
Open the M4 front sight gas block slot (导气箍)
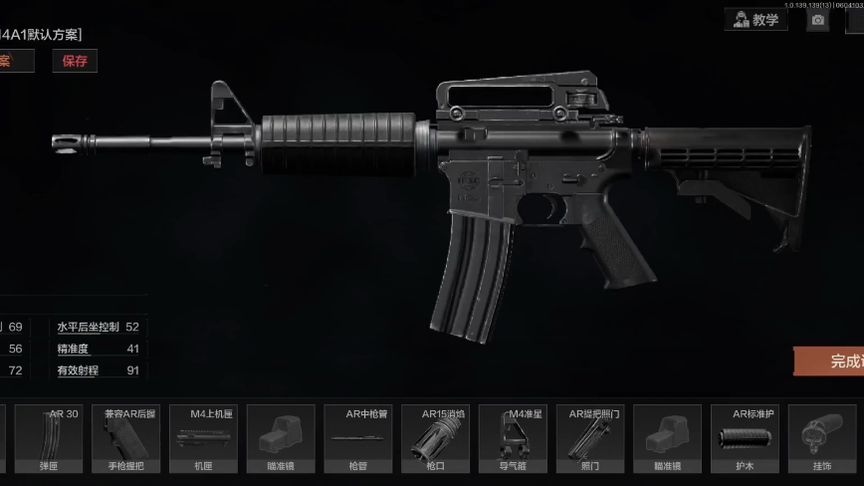pos(513,439)
